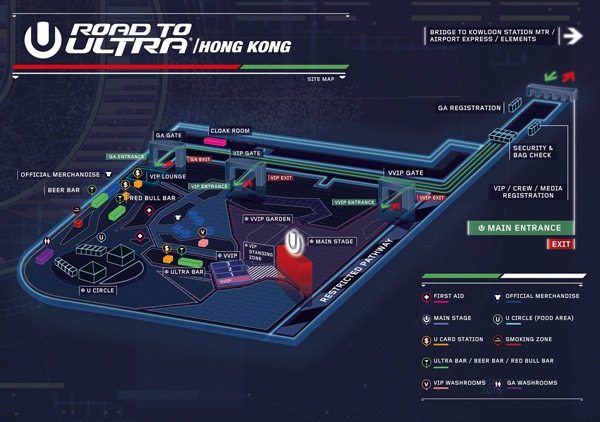This screenshot has height=422, width=600.
Task: Choose the VIP Lounge map label
Action: [x=167, y=176]
